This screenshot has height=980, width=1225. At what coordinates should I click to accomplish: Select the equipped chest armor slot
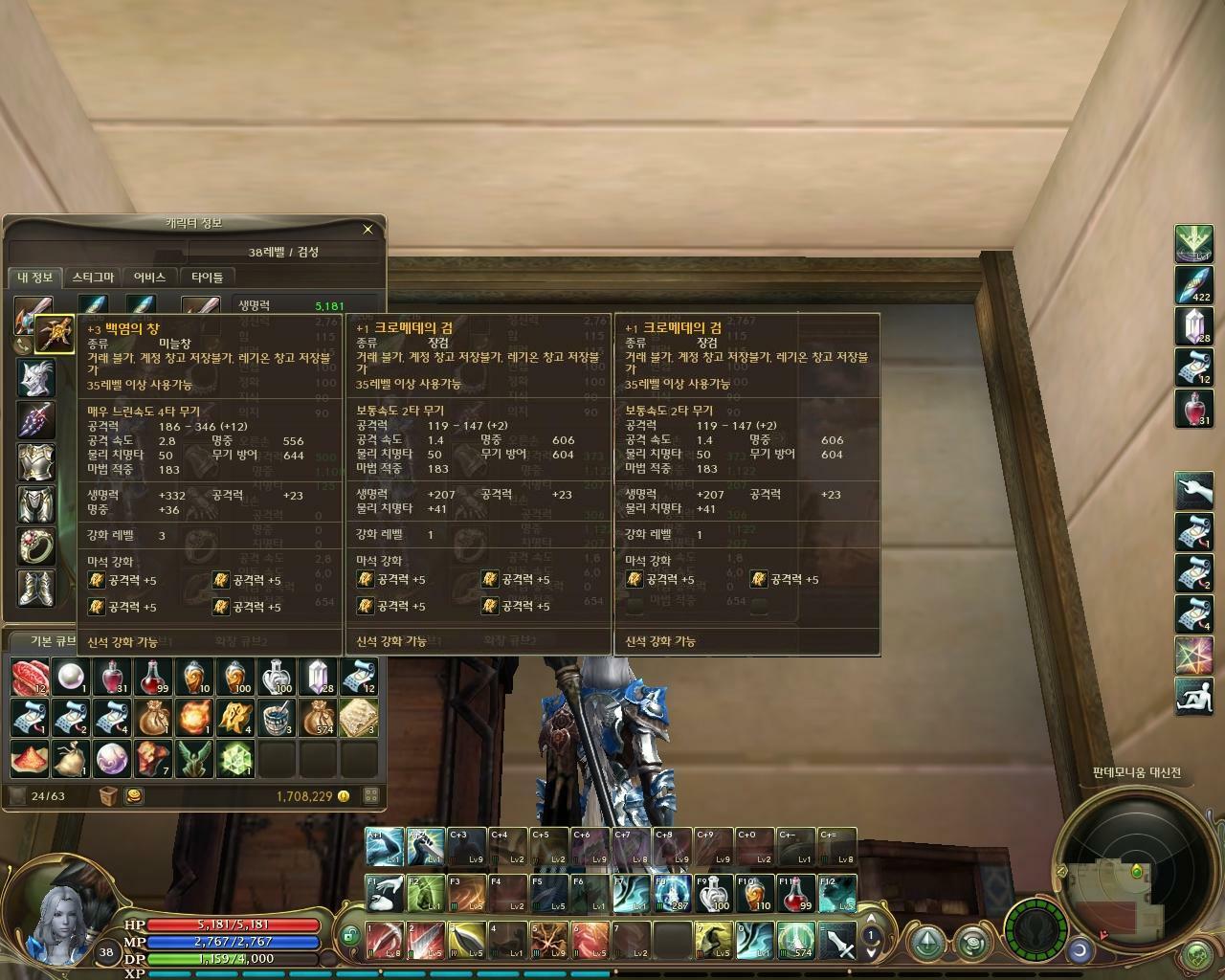pos(35,462)
